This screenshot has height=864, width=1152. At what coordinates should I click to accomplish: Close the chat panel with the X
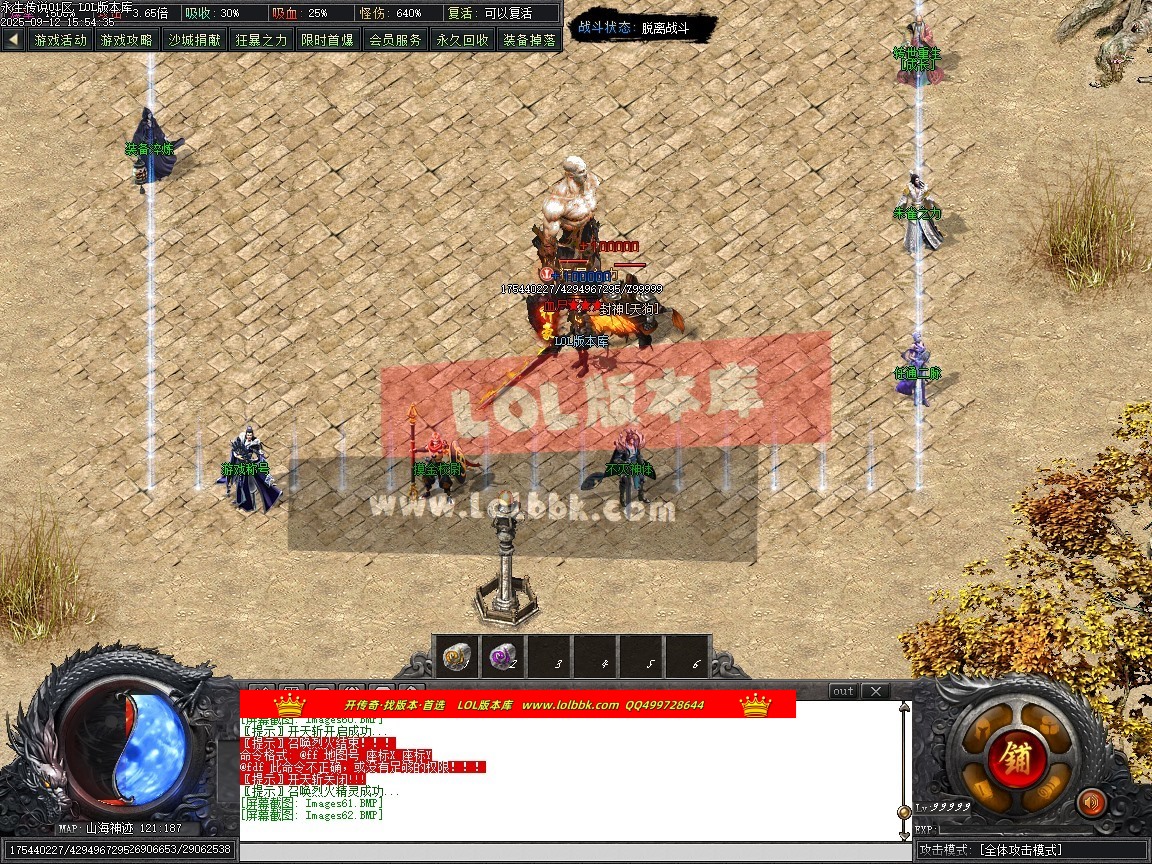[875, 691]
